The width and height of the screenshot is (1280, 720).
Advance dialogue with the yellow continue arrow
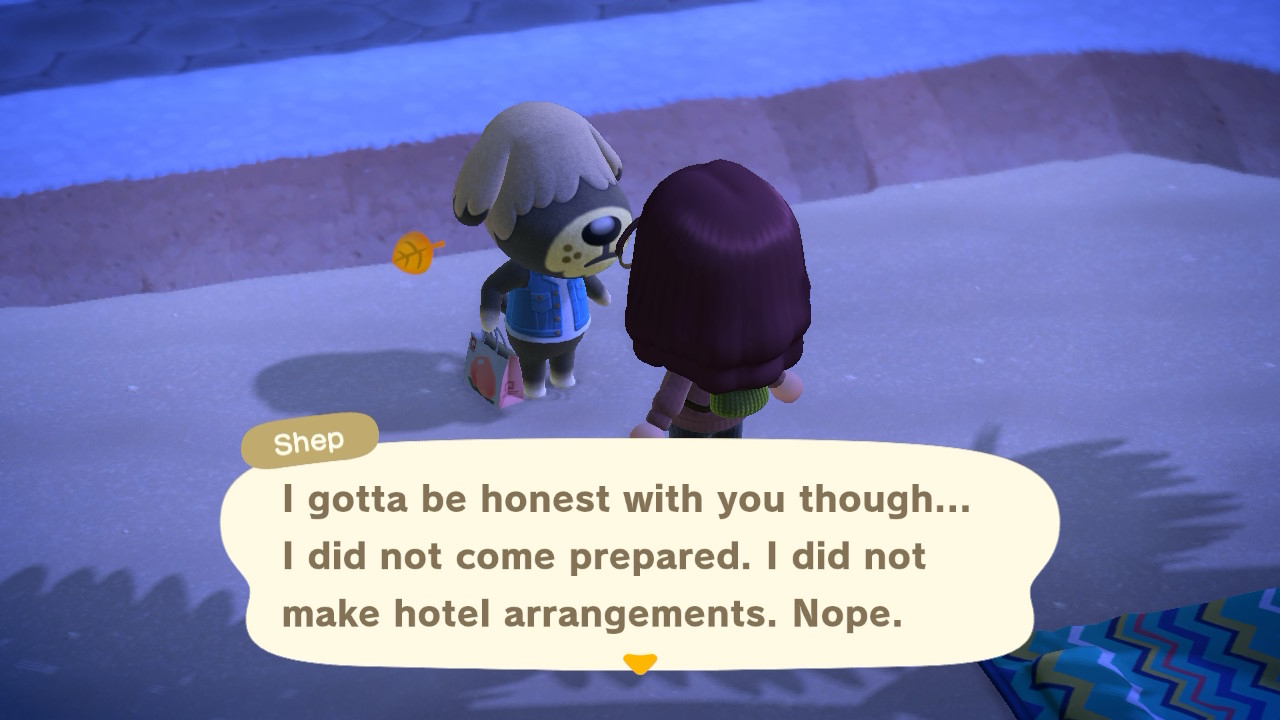pyautogui.click(x=639, y=662)
